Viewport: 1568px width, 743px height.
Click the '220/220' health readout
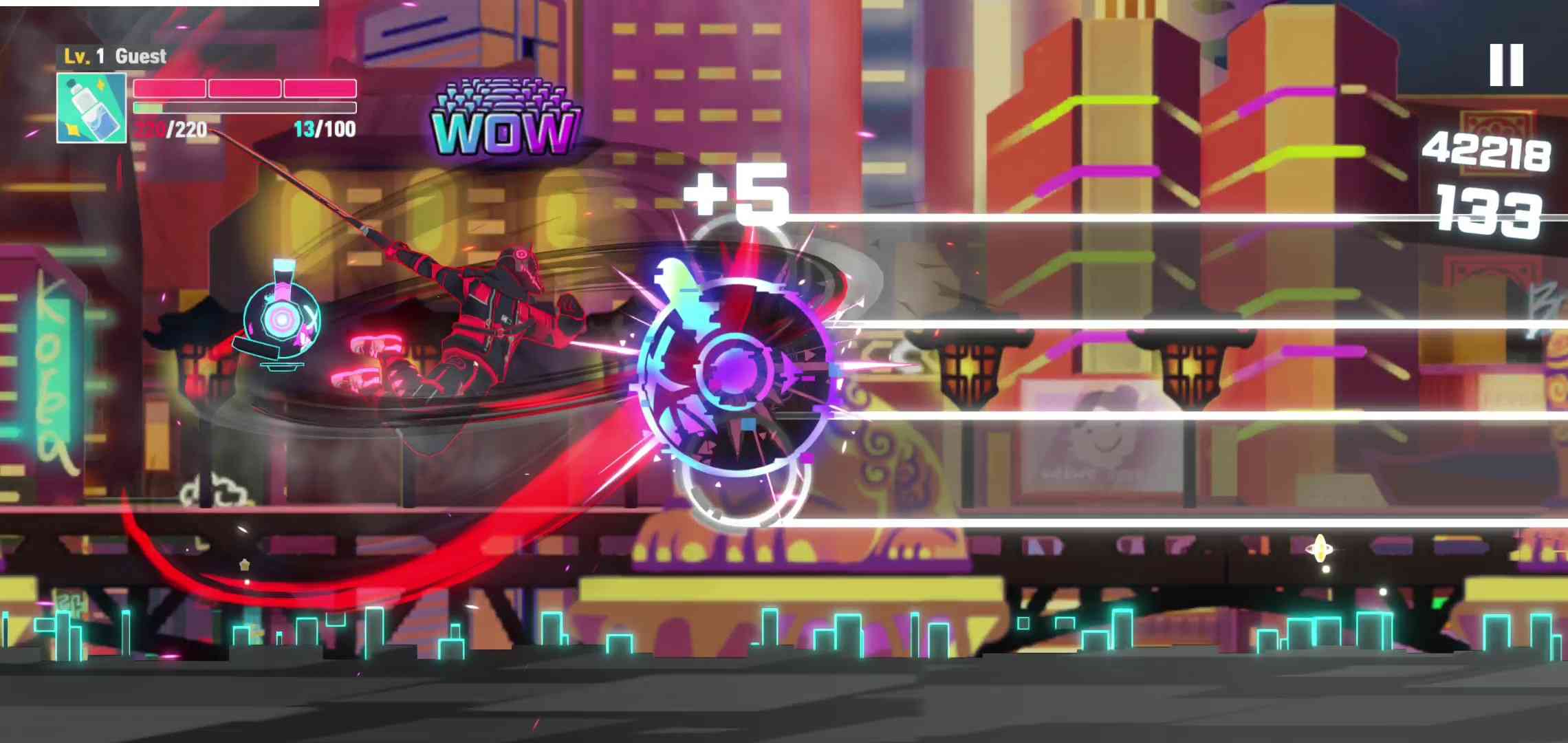point(172,129)
